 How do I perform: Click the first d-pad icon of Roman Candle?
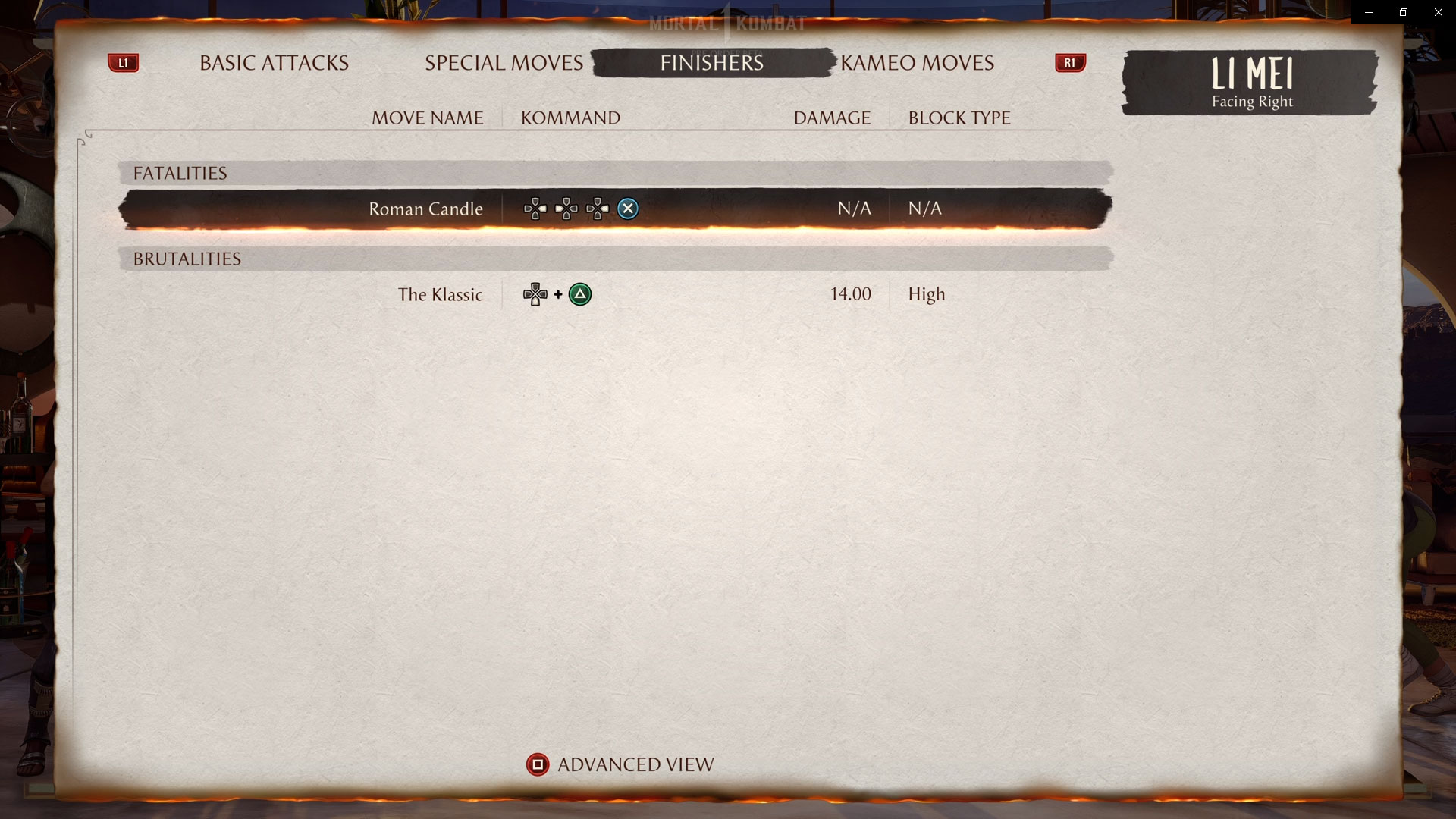tap(535, 209)
